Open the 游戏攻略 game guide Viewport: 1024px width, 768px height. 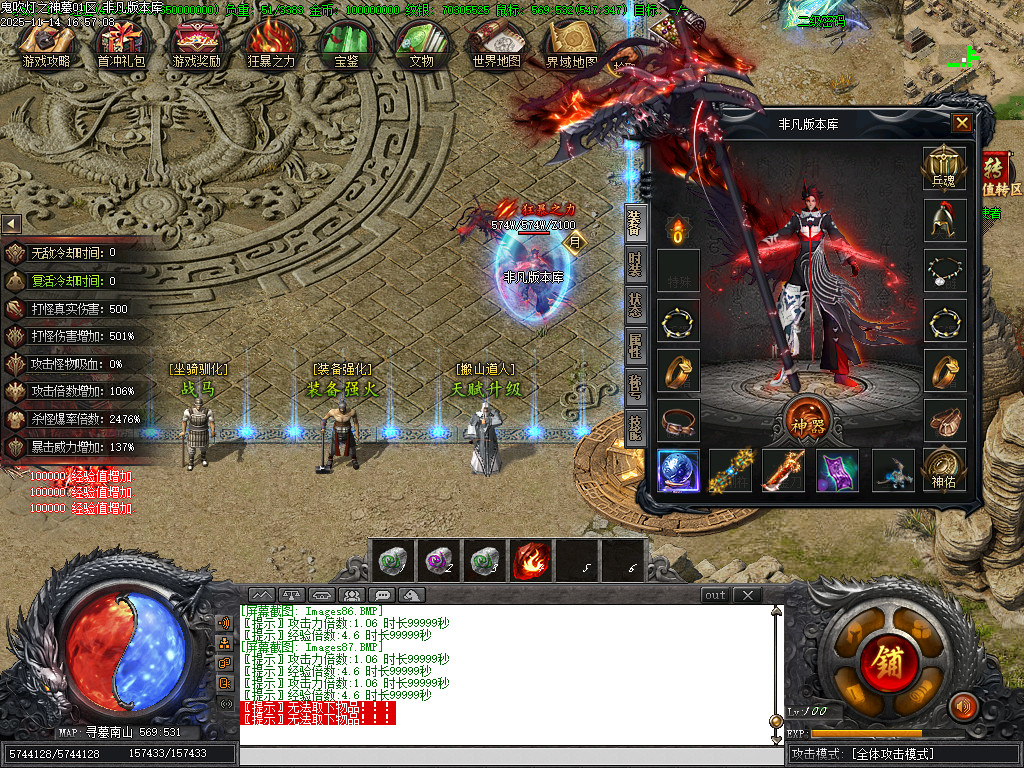(x=46, y=45)
